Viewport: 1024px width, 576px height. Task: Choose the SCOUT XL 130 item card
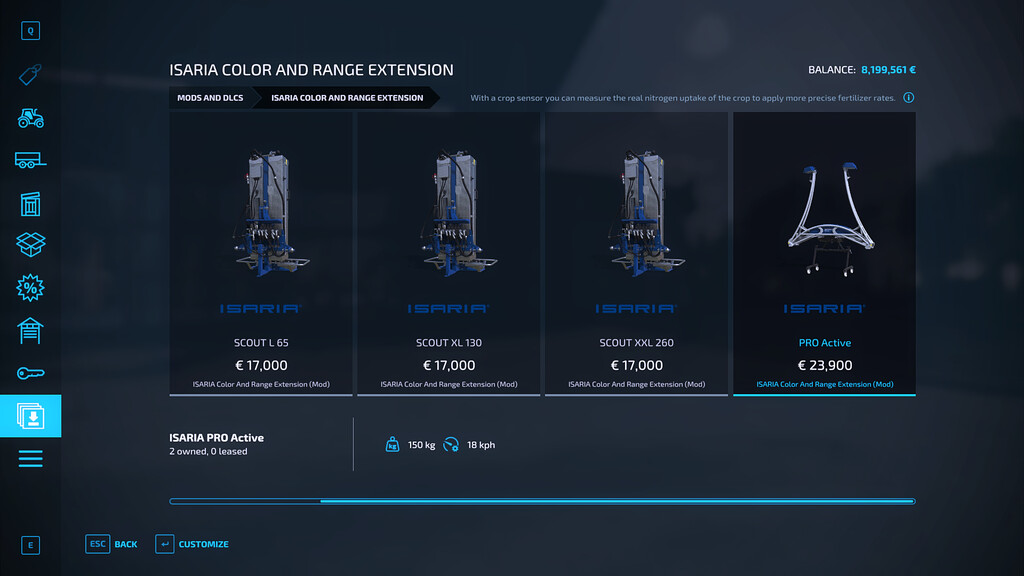(x=449, y=253)
